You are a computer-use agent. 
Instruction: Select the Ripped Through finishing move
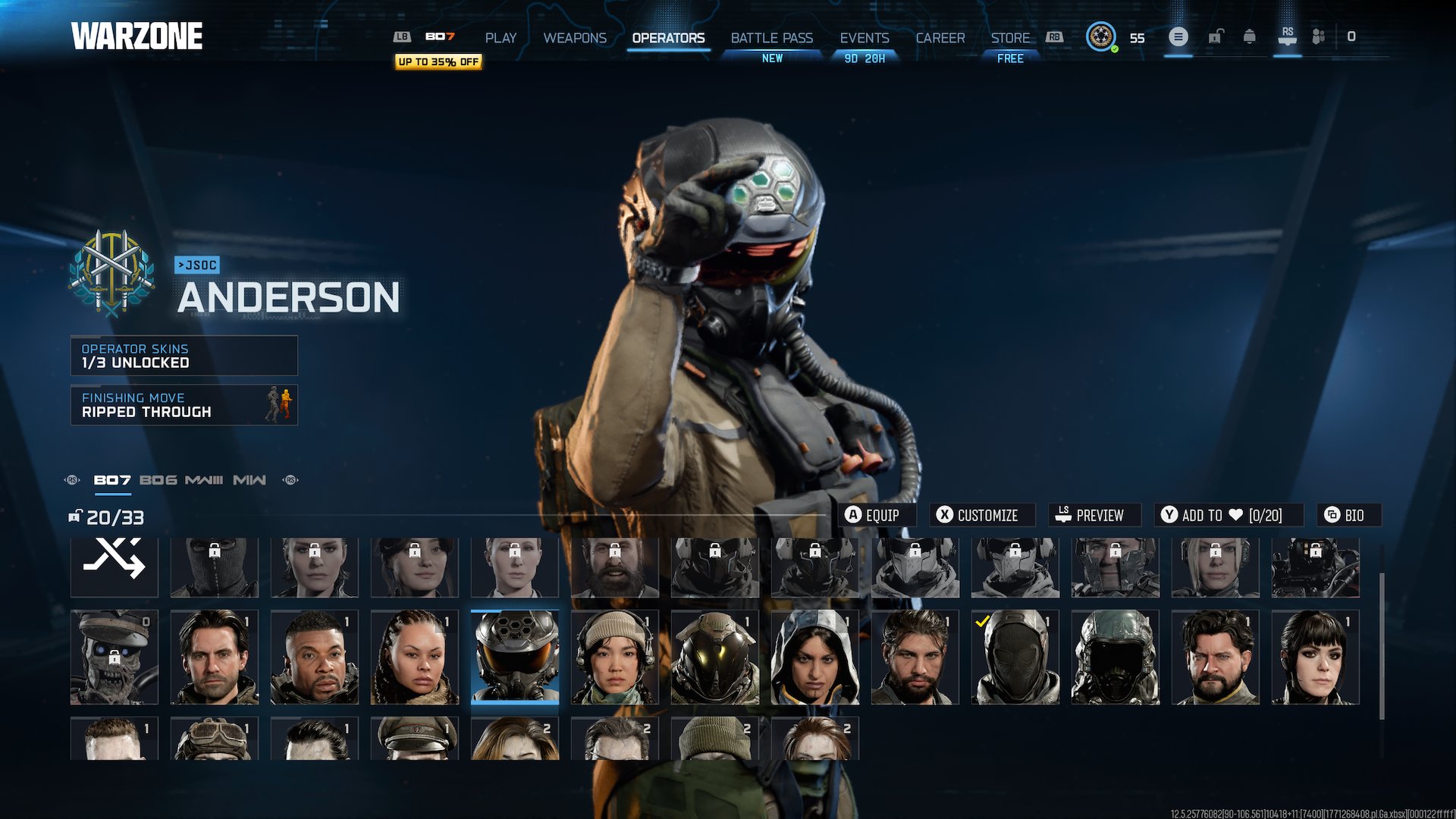click(184, 405)
